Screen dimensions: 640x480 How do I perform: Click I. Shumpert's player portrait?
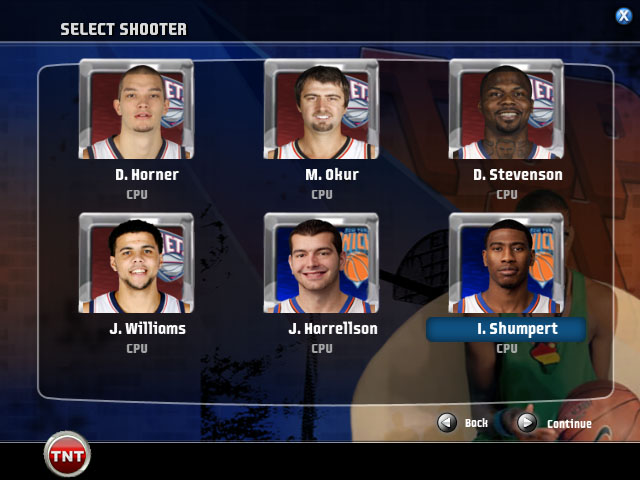point(506,263)
